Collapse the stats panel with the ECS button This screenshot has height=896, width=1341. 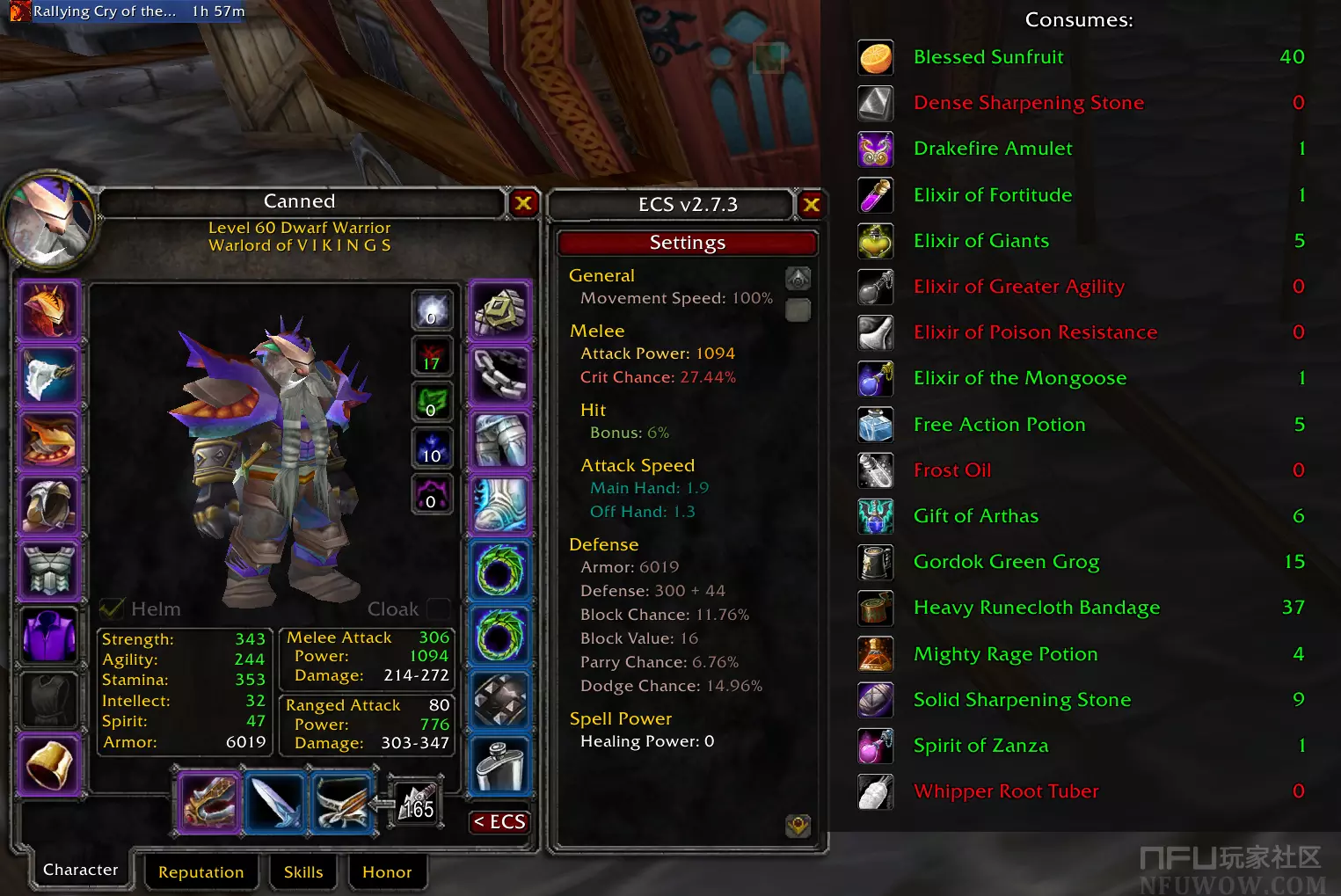pyautogui.click(x=499, y=821)
